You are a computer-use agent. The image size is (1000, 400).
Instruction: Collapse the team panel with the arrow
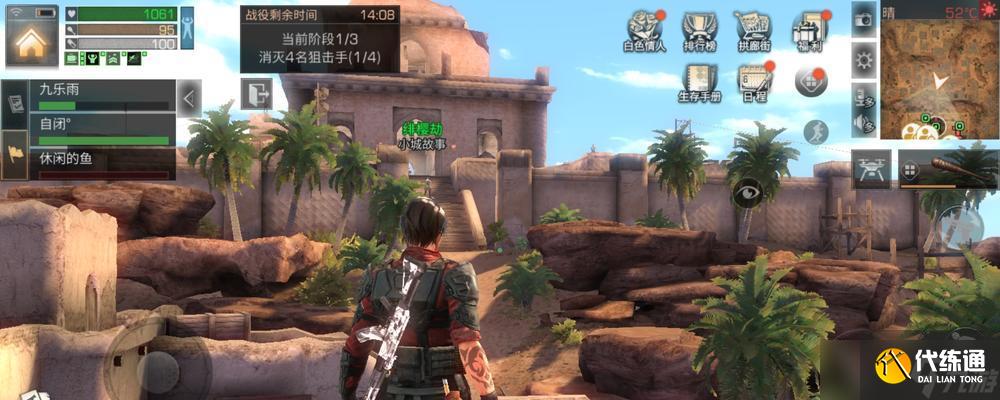click(189, 97)
